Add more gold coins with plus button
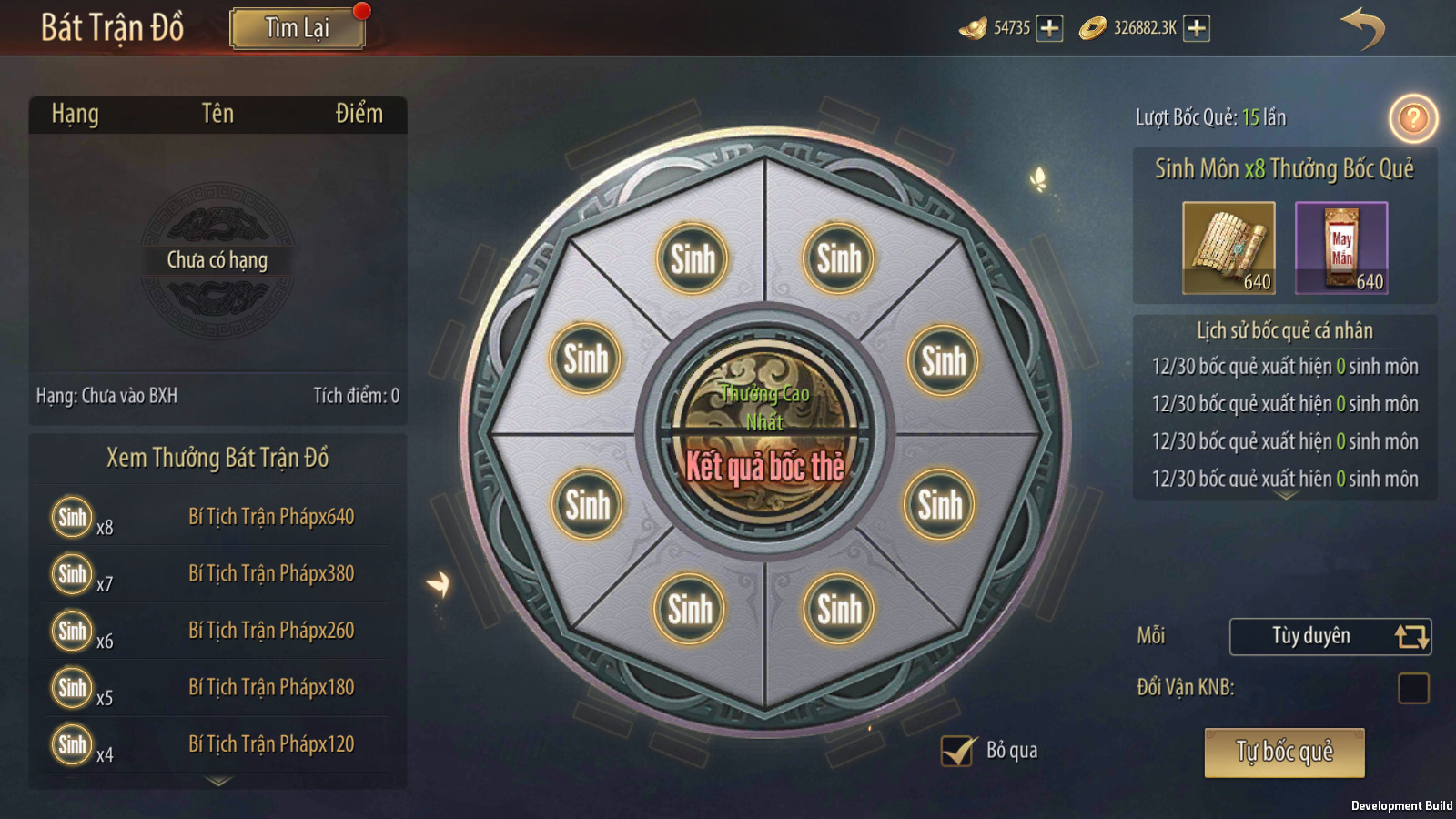 pyautogui.click(x=1197, y=28)
